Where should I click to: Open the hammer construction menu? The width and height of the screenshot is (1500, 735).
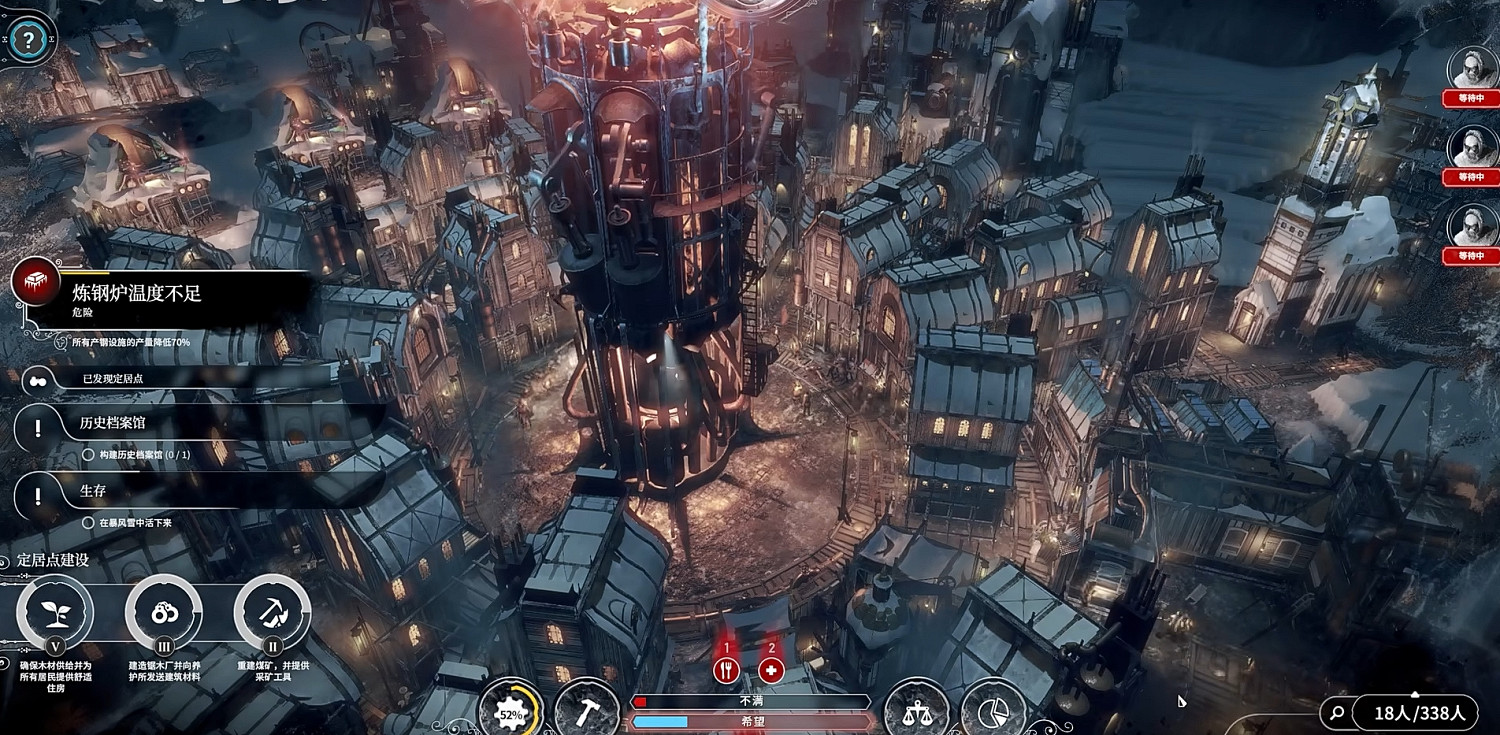tap(588, 712)
